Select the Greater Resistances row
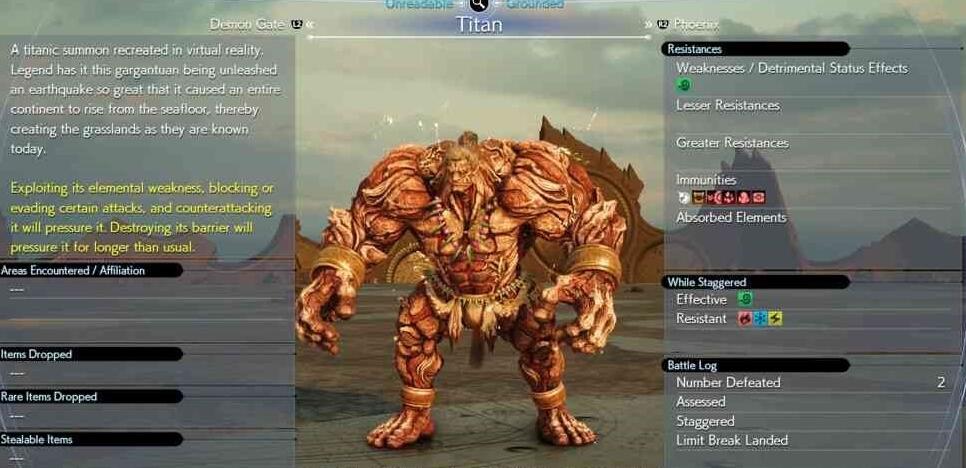The width and height of the screenshot is (966, 468). [732, 143]
